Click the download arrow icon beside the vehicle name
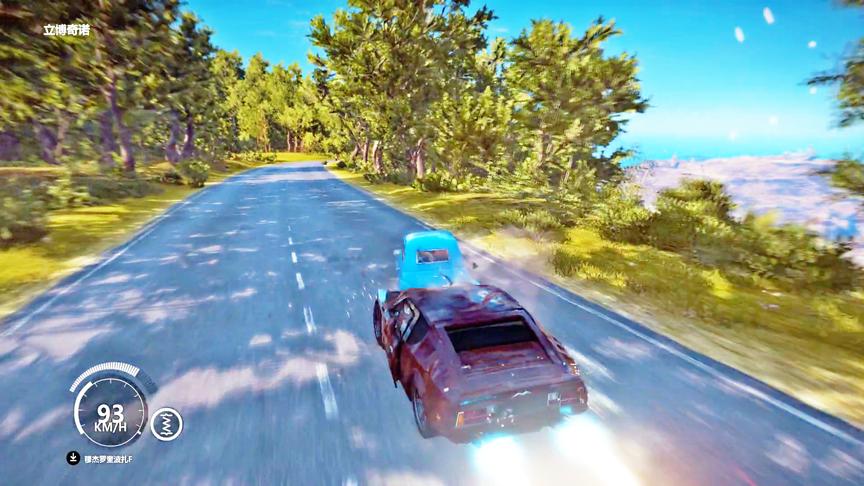 coord(73,458)
